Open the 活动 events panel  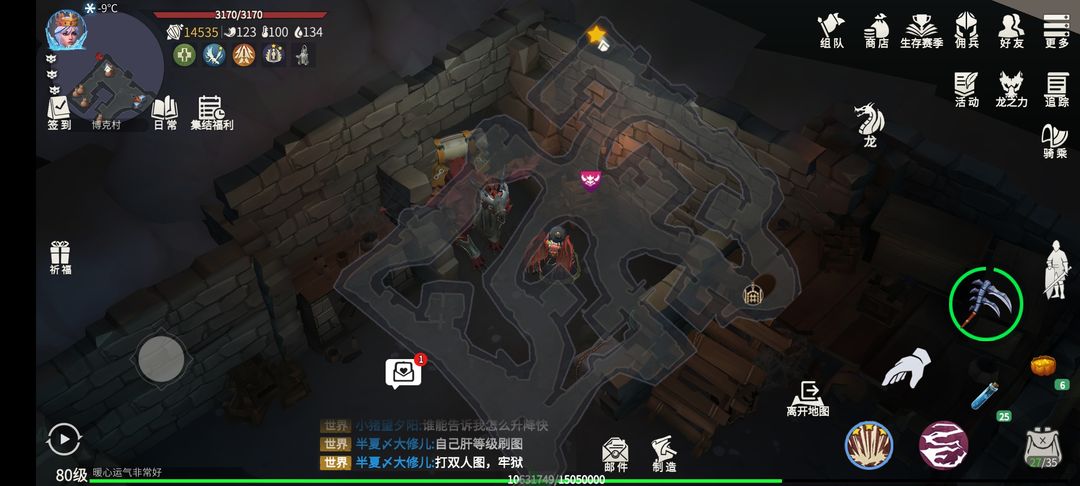[x=966, y=88]
